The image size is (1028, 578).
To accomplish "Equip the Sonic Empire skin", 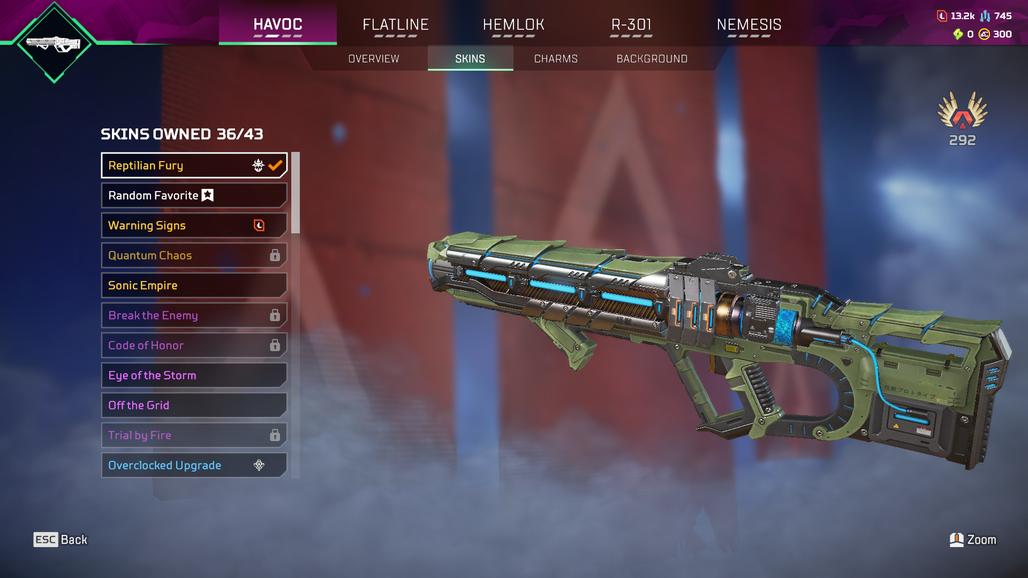I will pyautogui.click(x=194, y=286).
